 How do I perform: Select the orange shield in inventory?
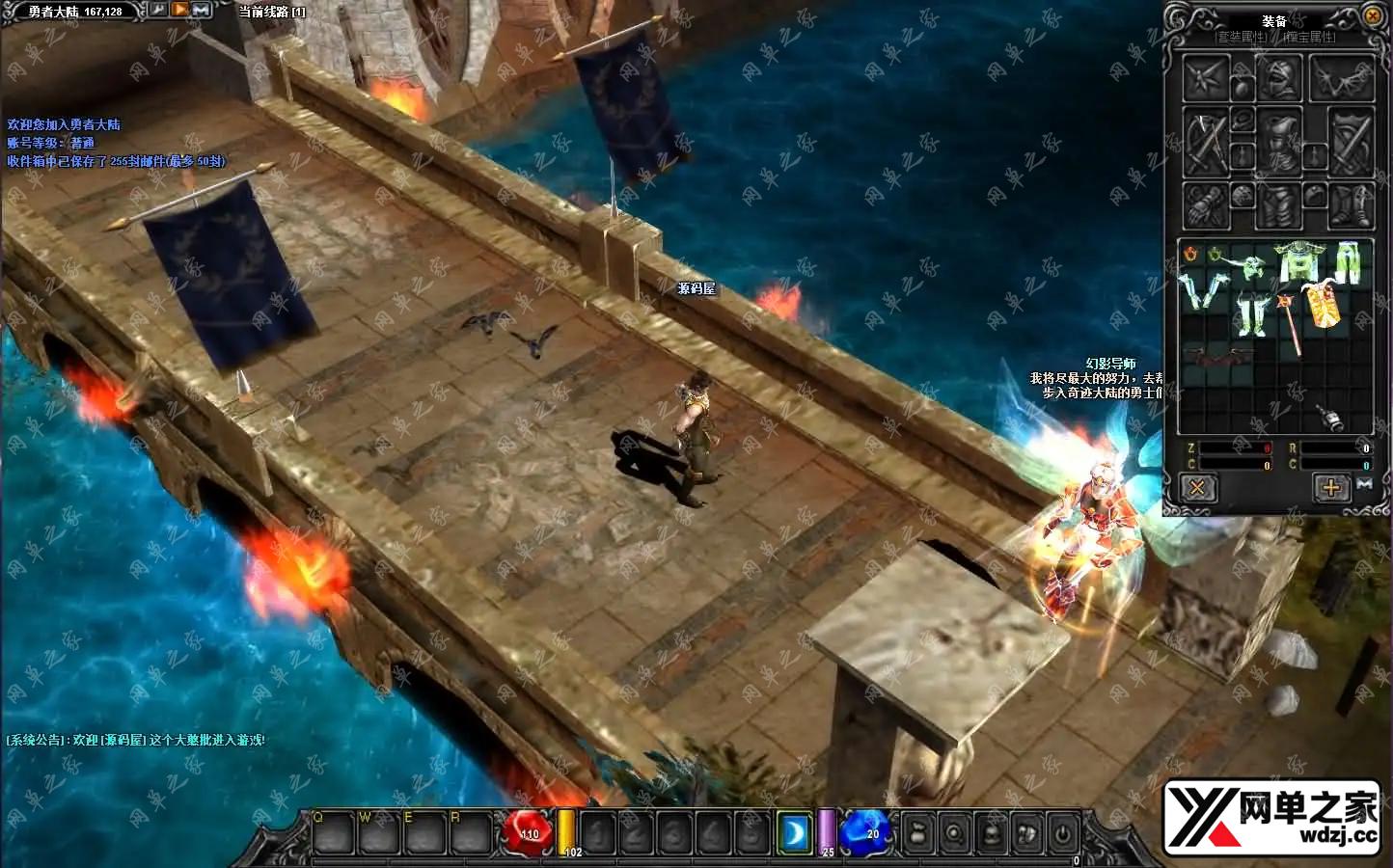1323,307
